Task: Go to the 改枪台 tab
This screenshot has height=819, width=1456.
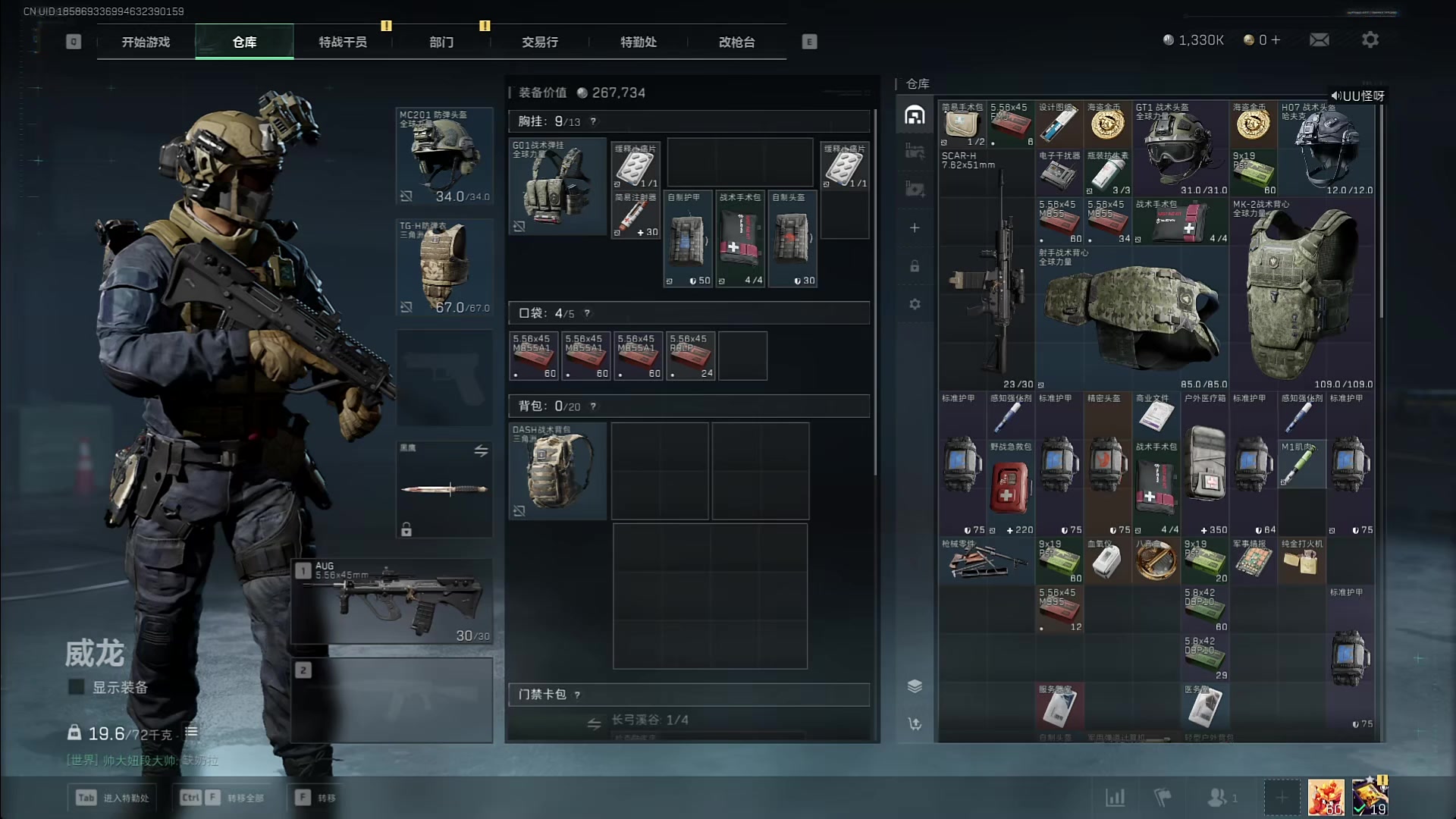Action: [736, 42]
